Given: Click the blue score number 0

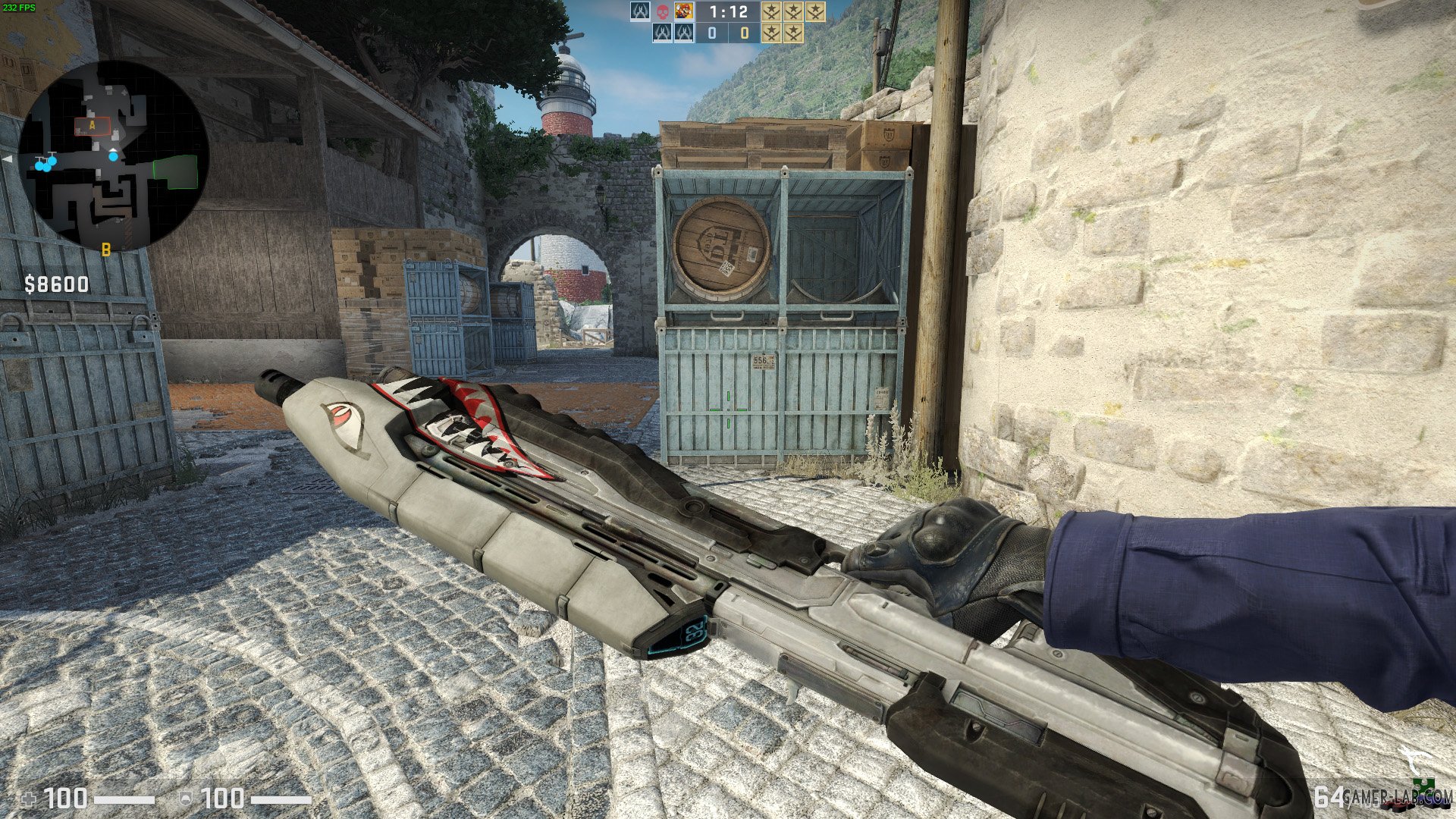Looking at the screenshot, I should point(711,34).
